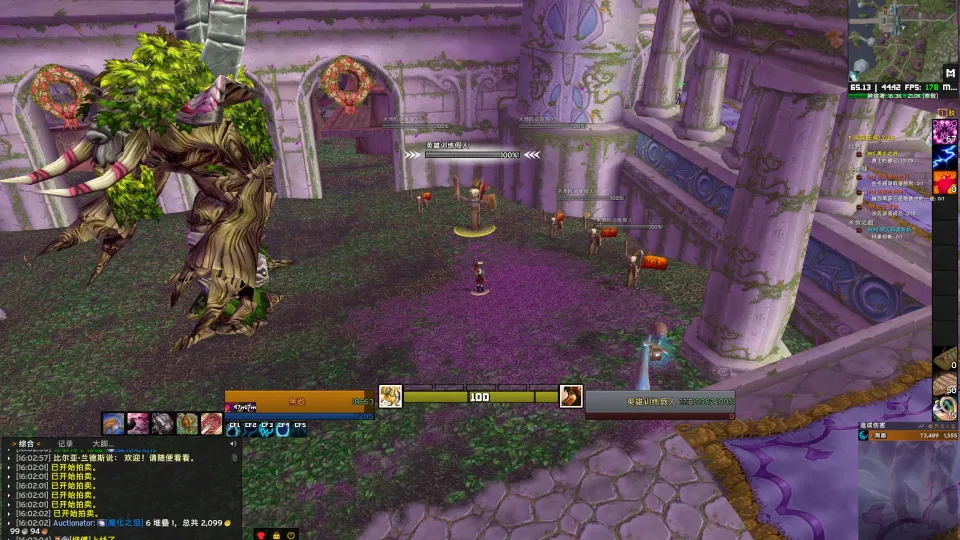The height and width of the screenshot is (540, 960).
Task: Click the target portrait beside the center bar
Action: pos(571,396)
